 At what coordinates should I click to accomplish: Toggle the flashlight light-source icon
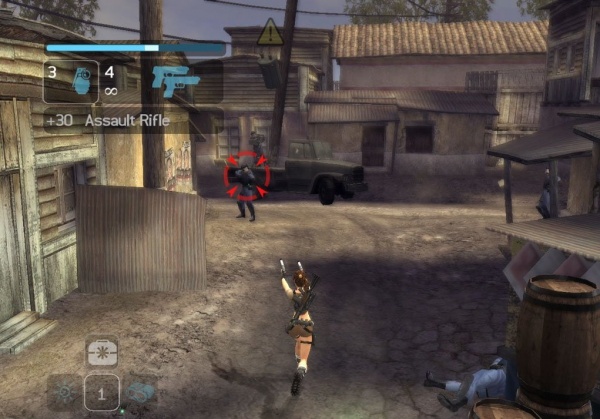[66, 391]
